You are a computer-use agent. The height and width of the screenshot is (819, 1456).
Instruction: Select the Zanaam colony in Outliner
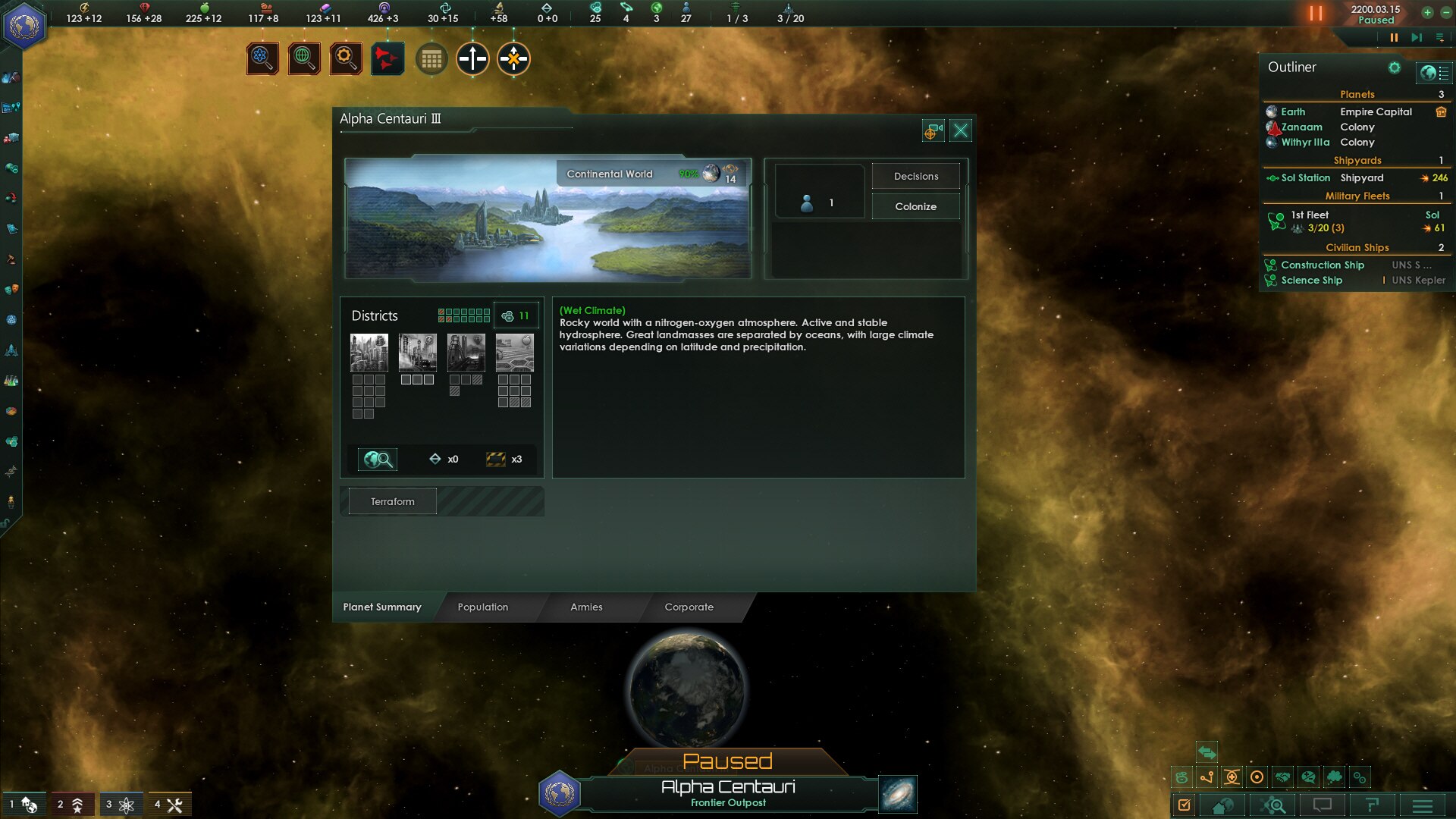1301,127
